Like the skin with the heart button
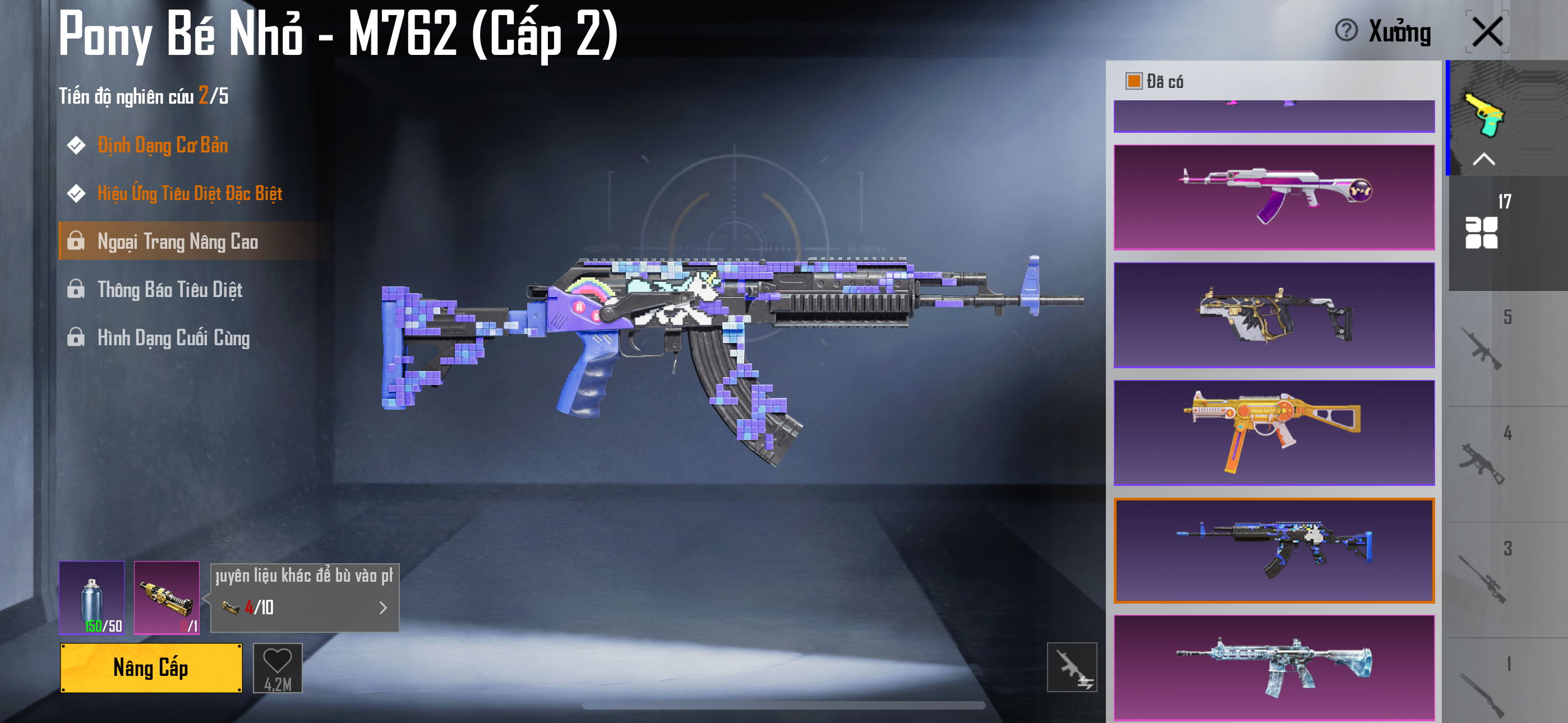This screenshot has width=1568, height=723. tap(278, 668)
